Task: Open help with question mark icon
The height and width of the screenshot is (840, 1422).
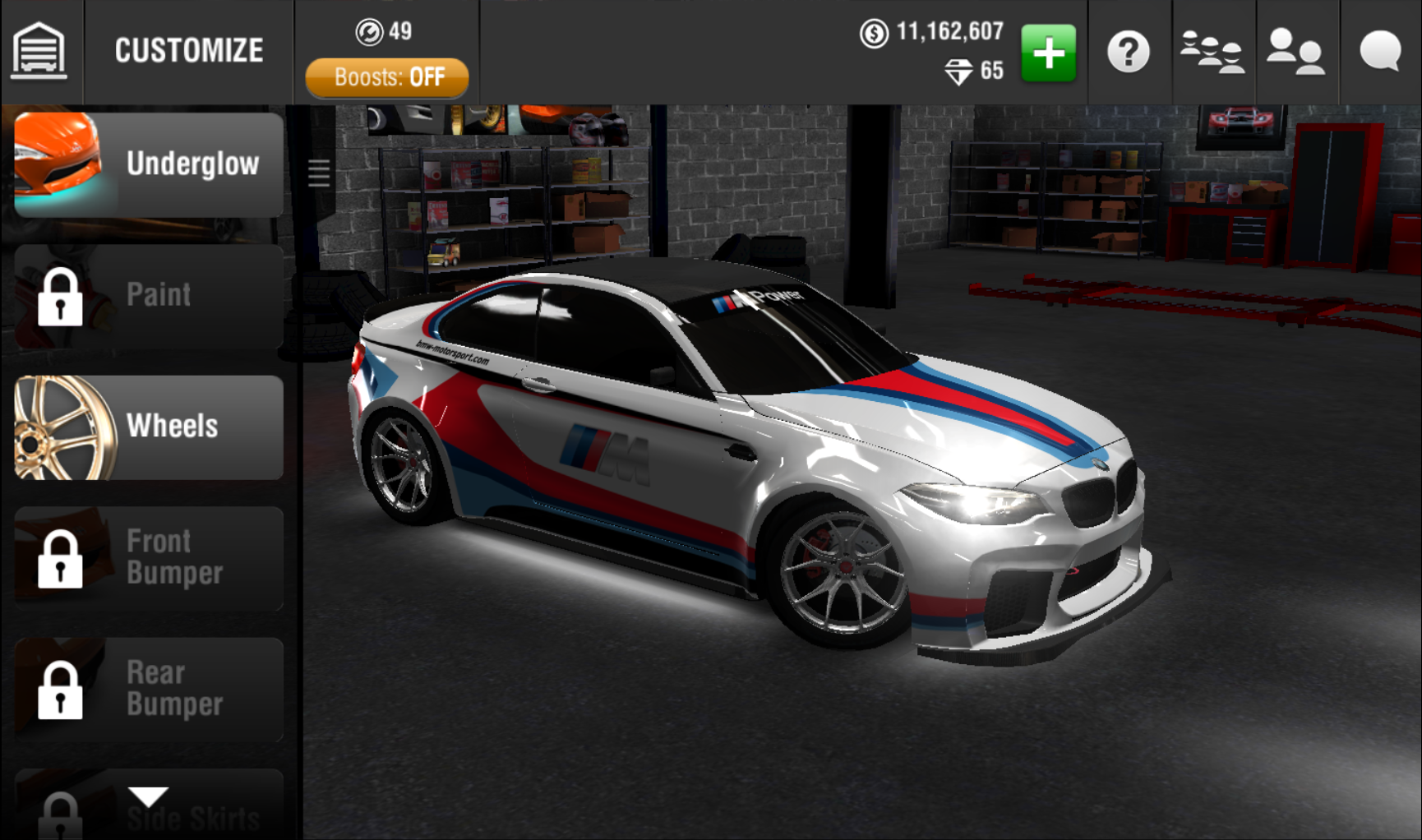Action: coord(1128,53)
